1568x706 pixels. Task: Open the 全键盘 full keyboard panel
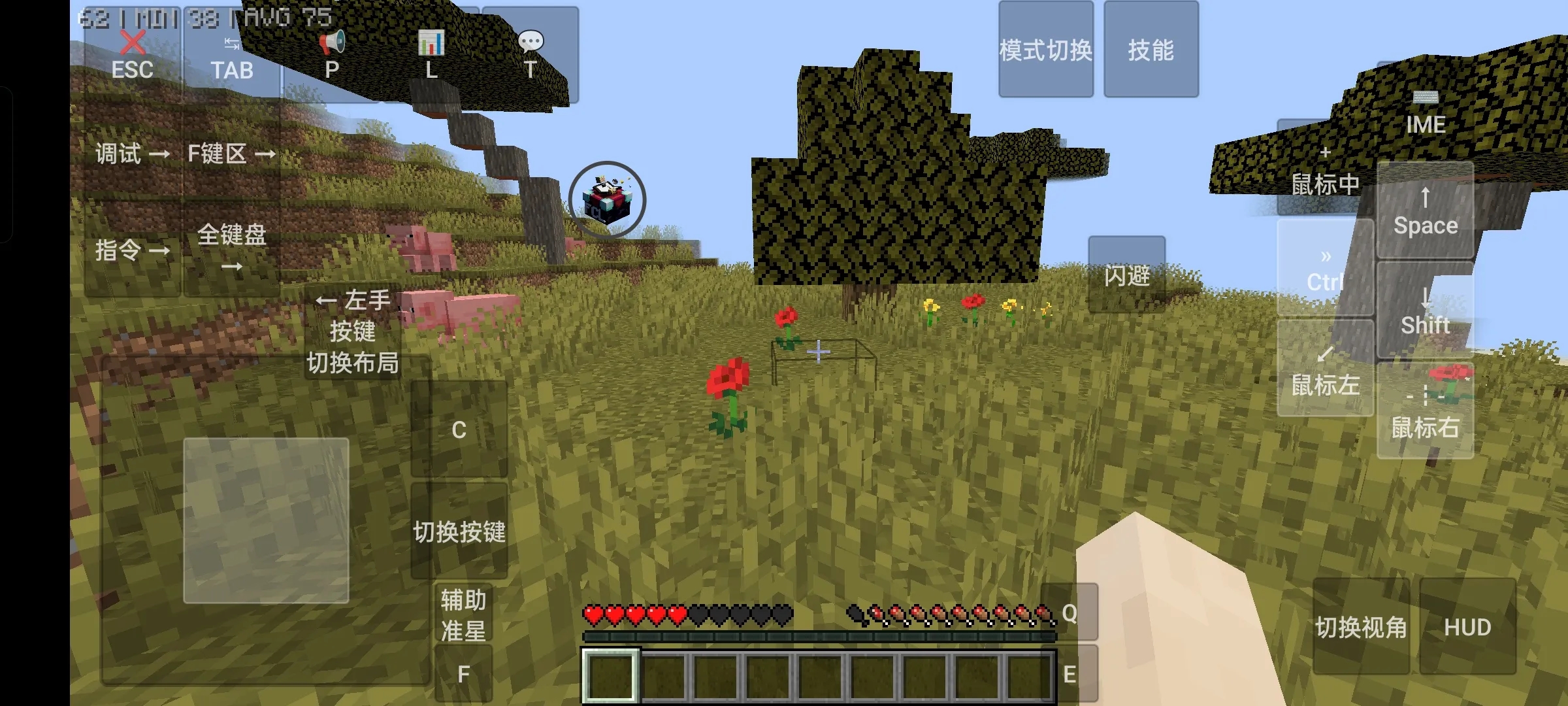[232, 248]
